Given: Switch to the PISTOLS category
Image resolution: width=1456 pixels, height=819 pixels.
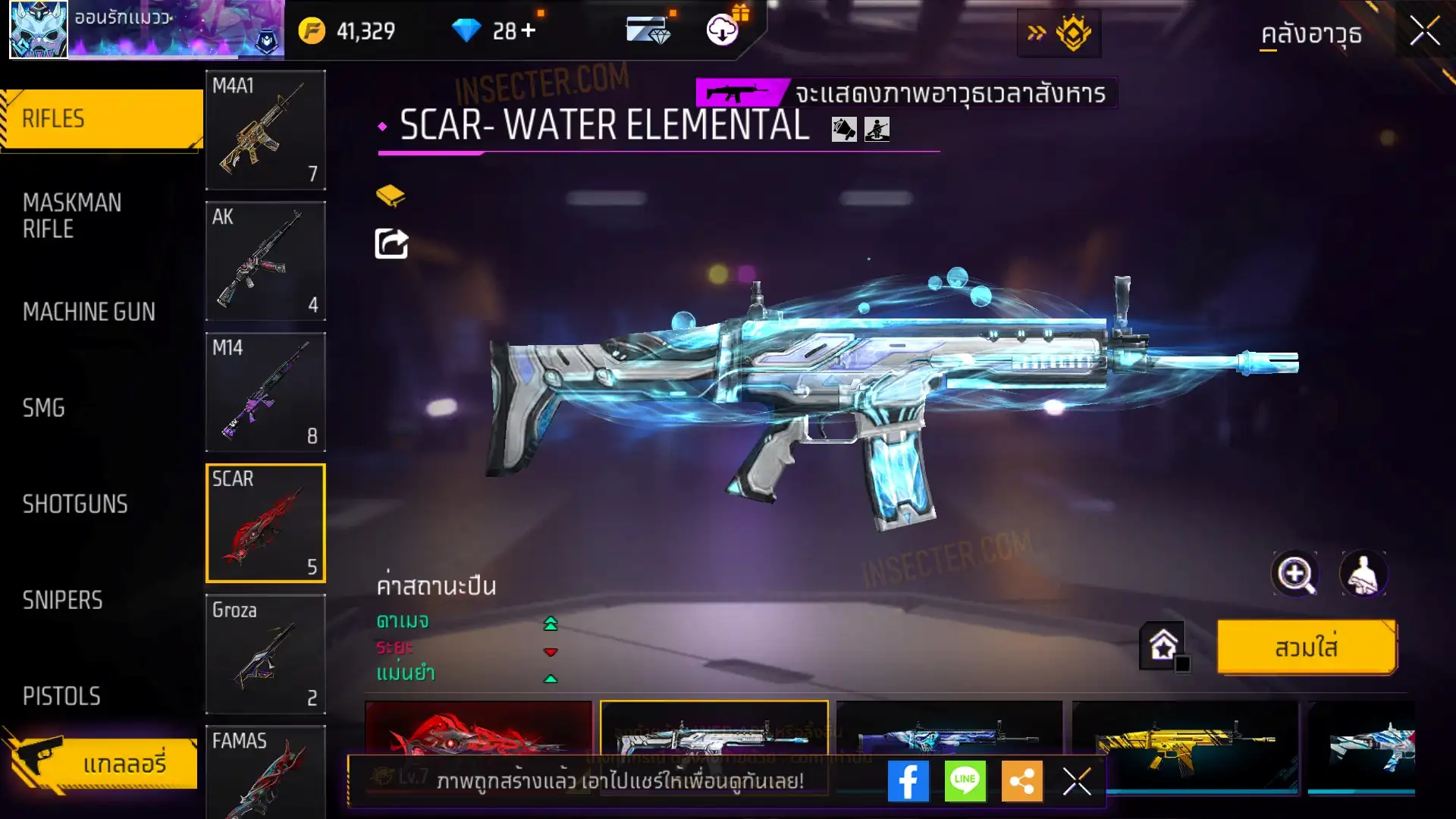Looking at the screenshot, I should (x=61, y=696).
